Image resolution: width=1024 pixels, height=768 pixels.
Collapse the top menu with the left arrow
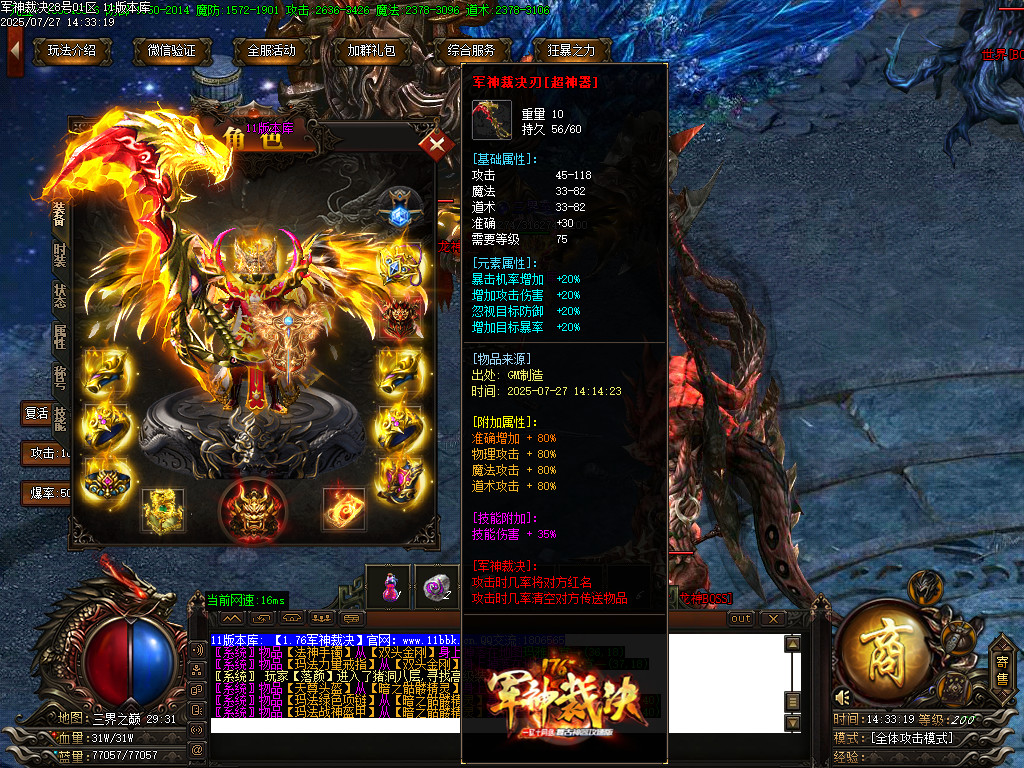click(15, 48)
